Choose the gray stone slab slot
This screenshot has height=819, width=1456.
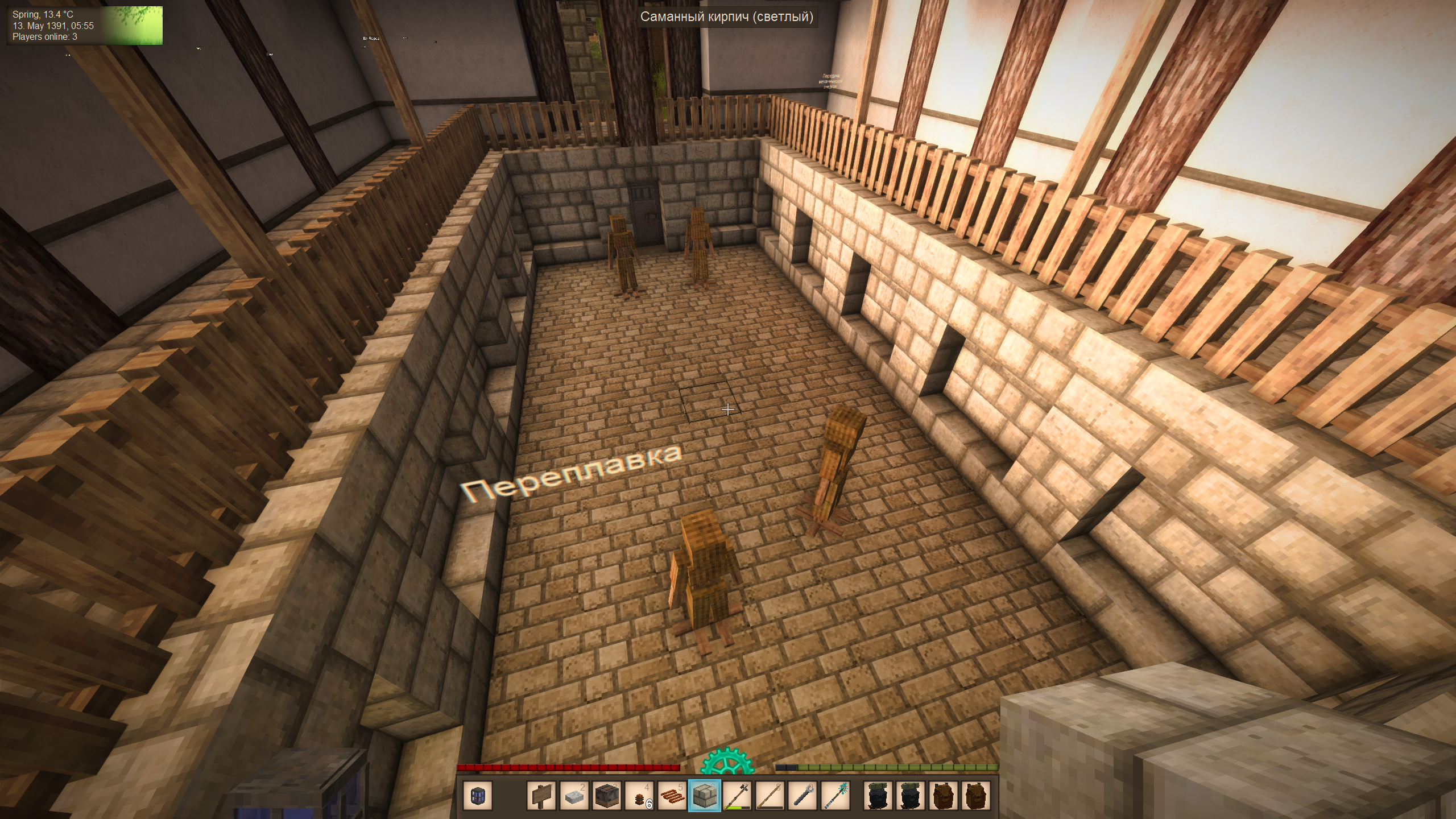(574, 796)
